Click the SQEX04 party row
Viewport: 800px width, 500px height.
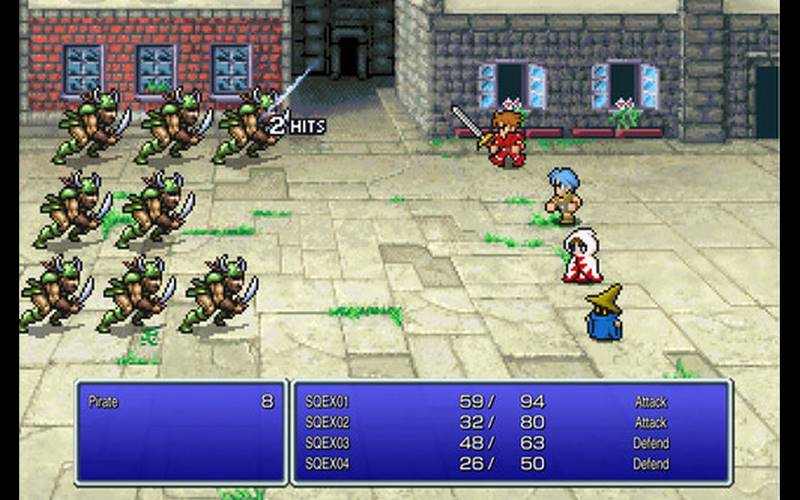(x=328, y=464)
